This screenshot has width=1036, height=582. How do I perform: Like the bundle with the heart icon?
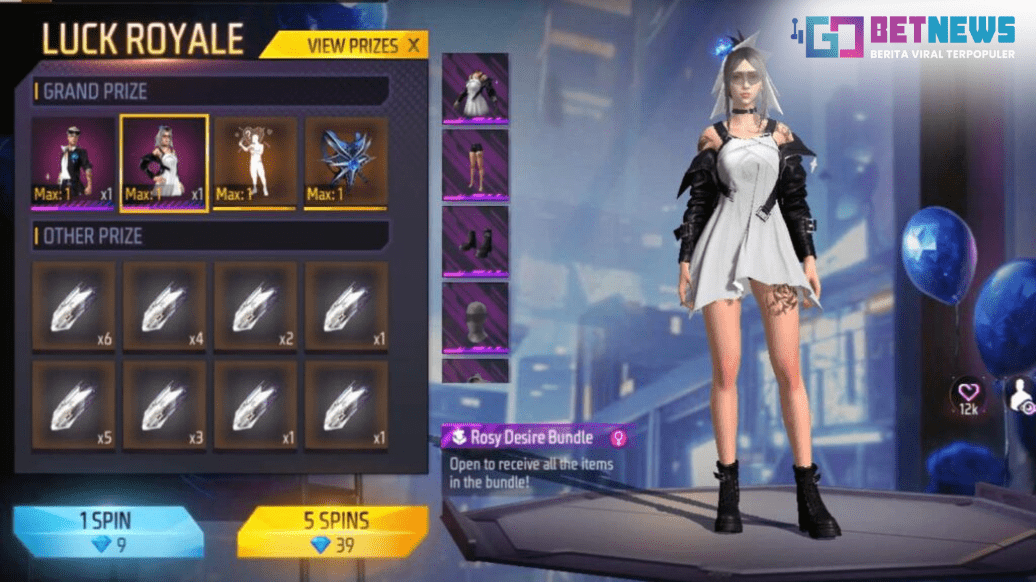[x=968, y=393]
